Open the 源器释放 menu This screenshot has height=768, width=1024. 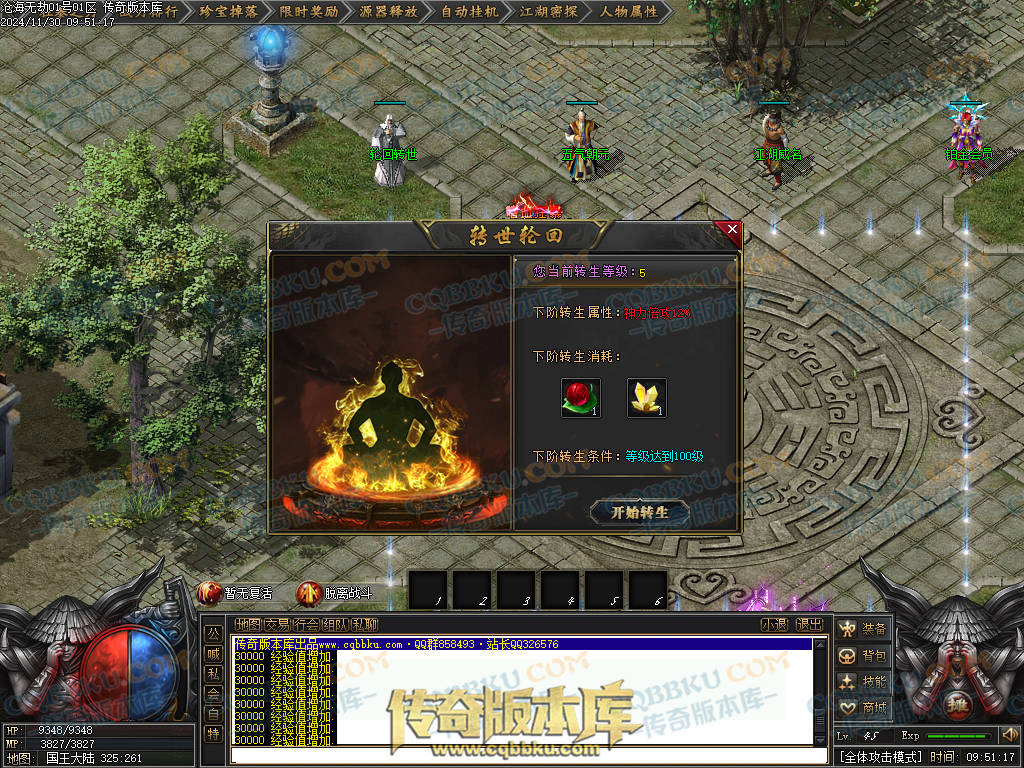[x=389, y=12]
